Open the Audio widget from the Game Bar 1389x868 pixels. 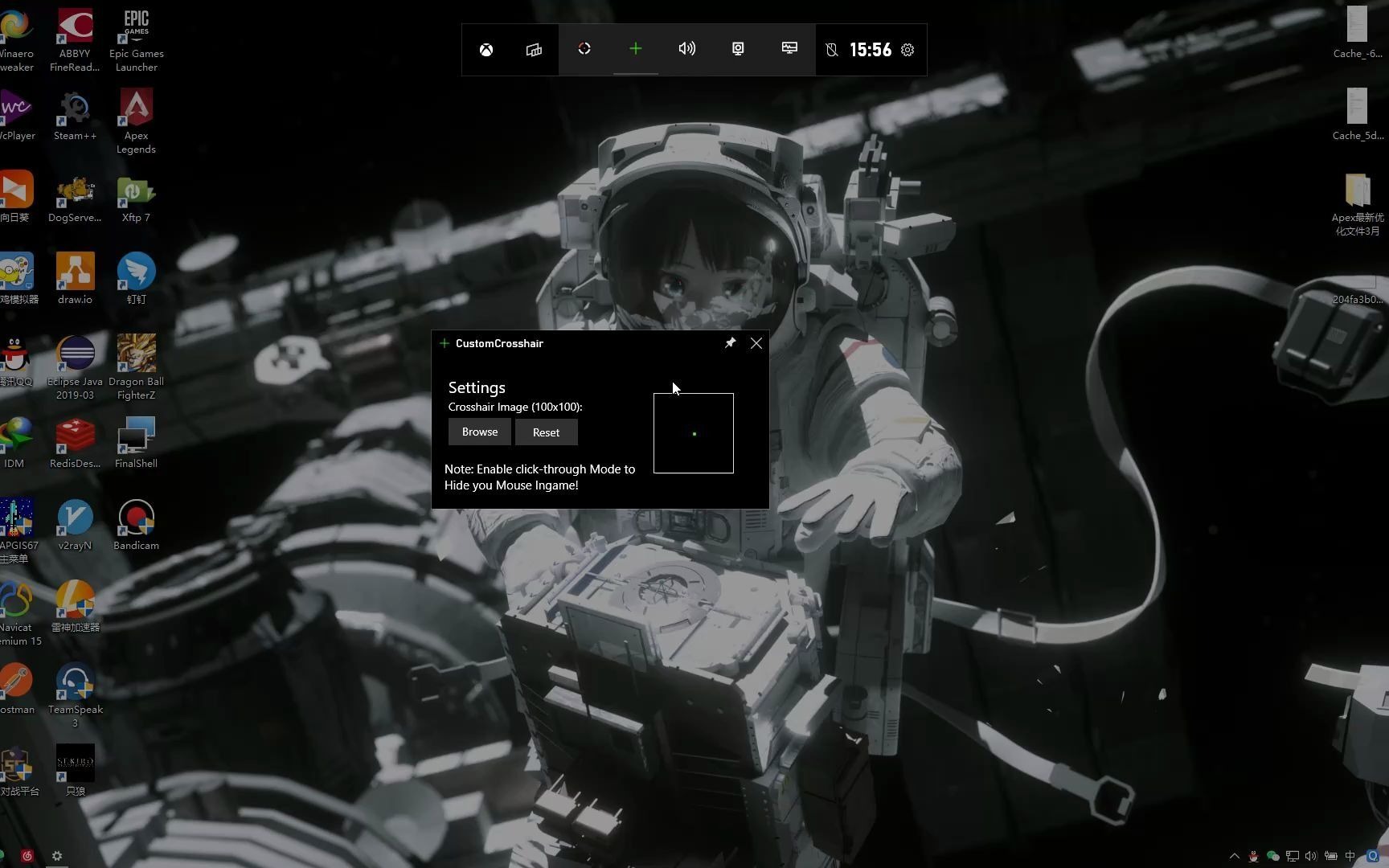(687, 49)
